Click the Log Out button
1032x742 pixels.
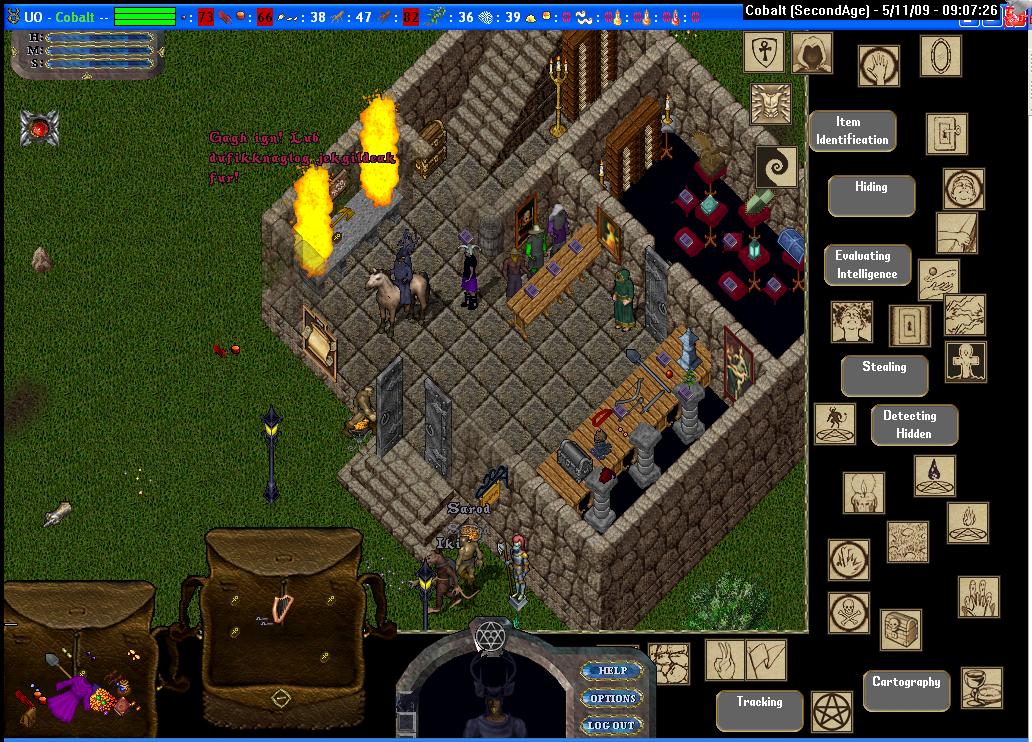(610, 725)
